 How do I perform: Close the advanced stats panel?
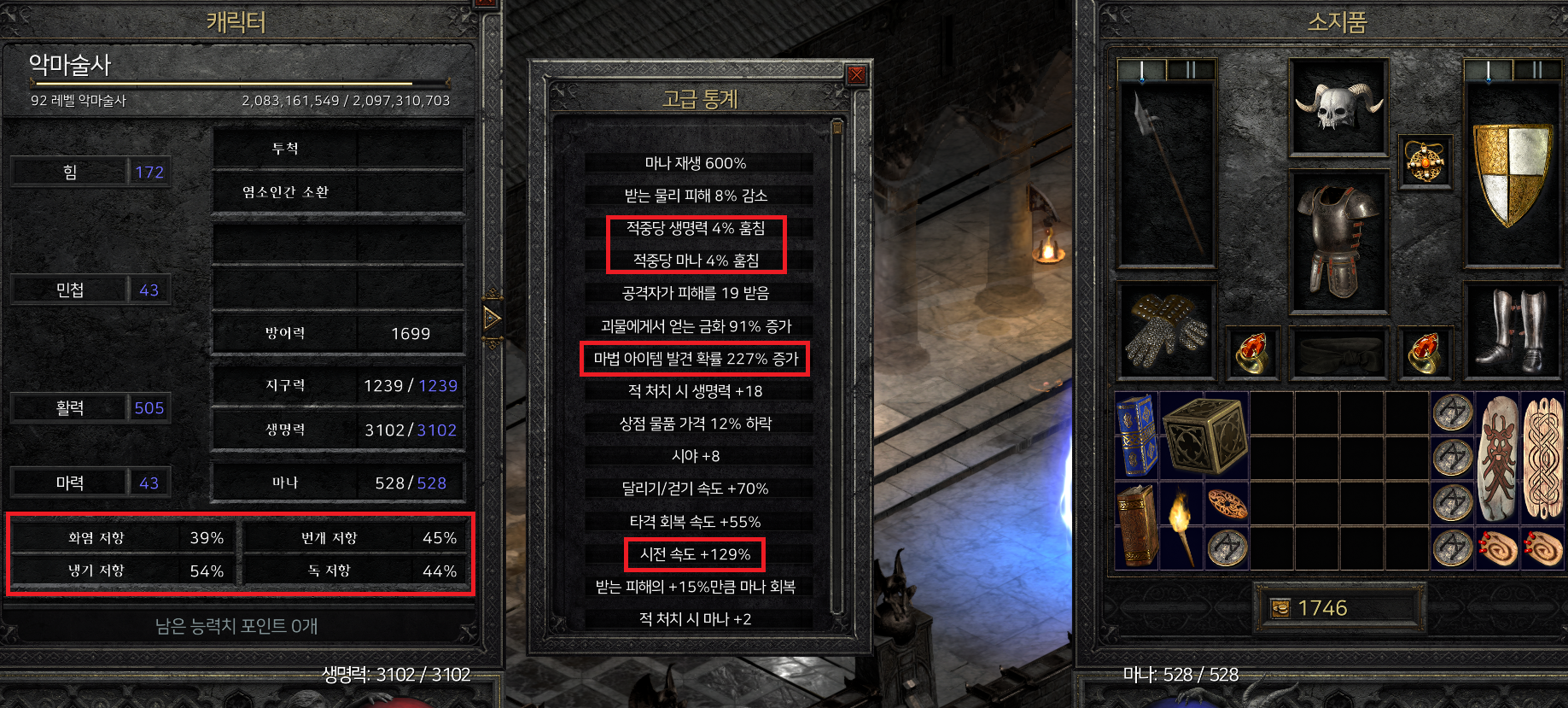click(856, 75)
